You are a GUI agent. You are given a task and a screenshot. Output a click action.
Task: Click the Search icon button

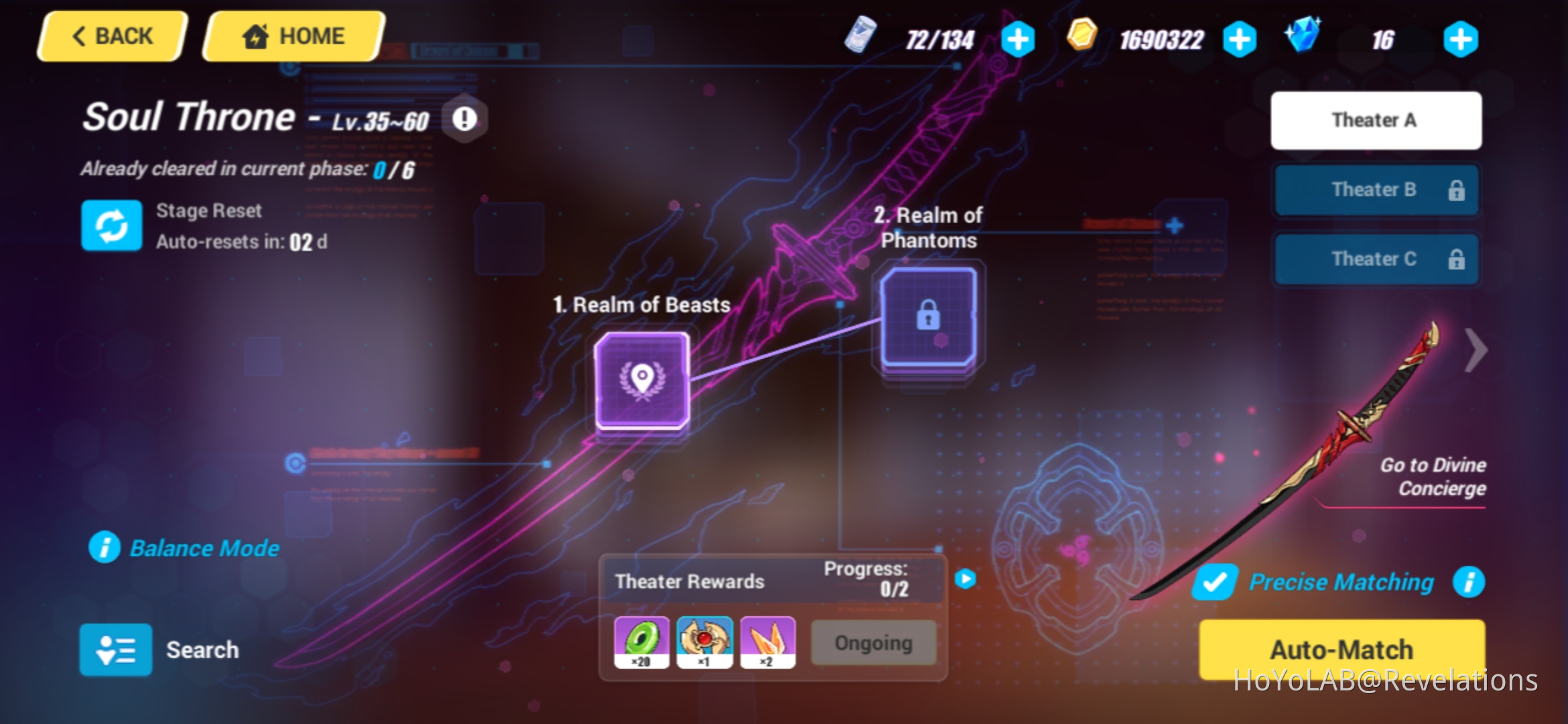tap(115, 649)
